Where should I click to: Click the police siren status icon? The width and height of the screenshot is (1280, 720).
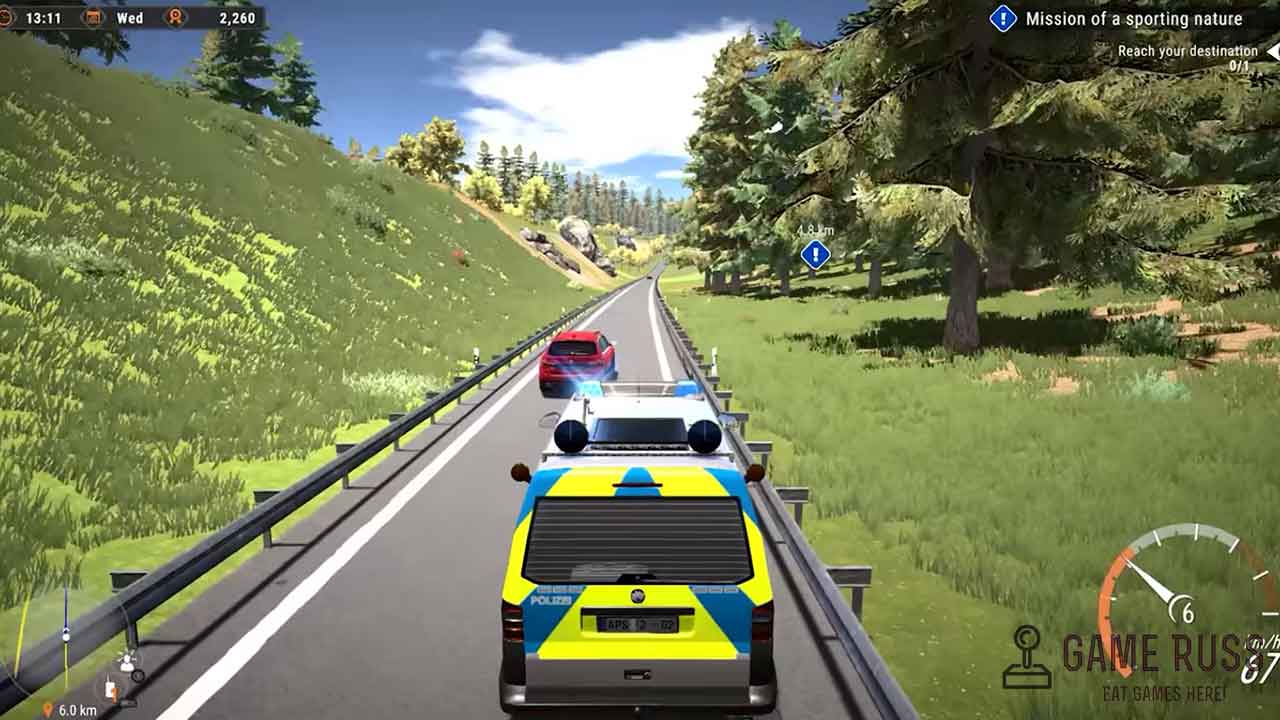click(127, 662)
